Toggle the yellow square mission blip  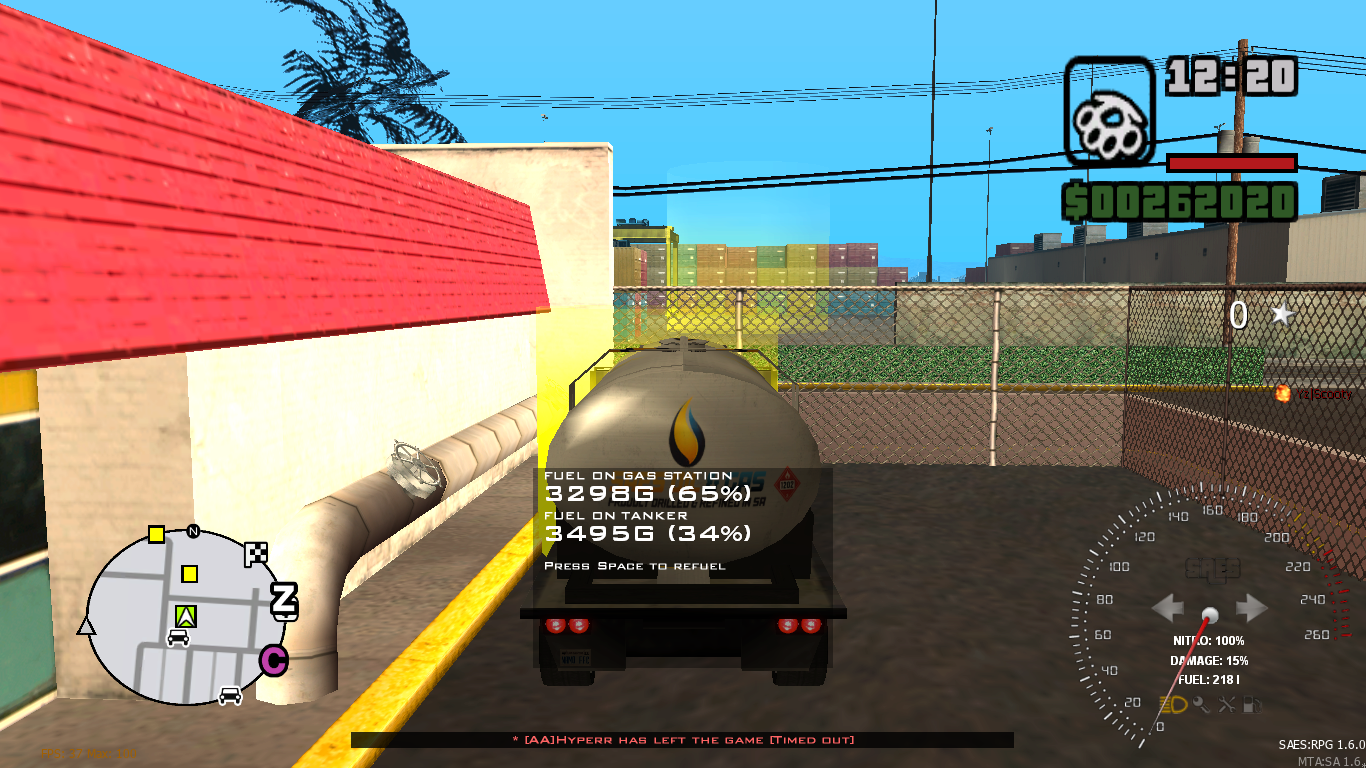[x=190, y=573]
